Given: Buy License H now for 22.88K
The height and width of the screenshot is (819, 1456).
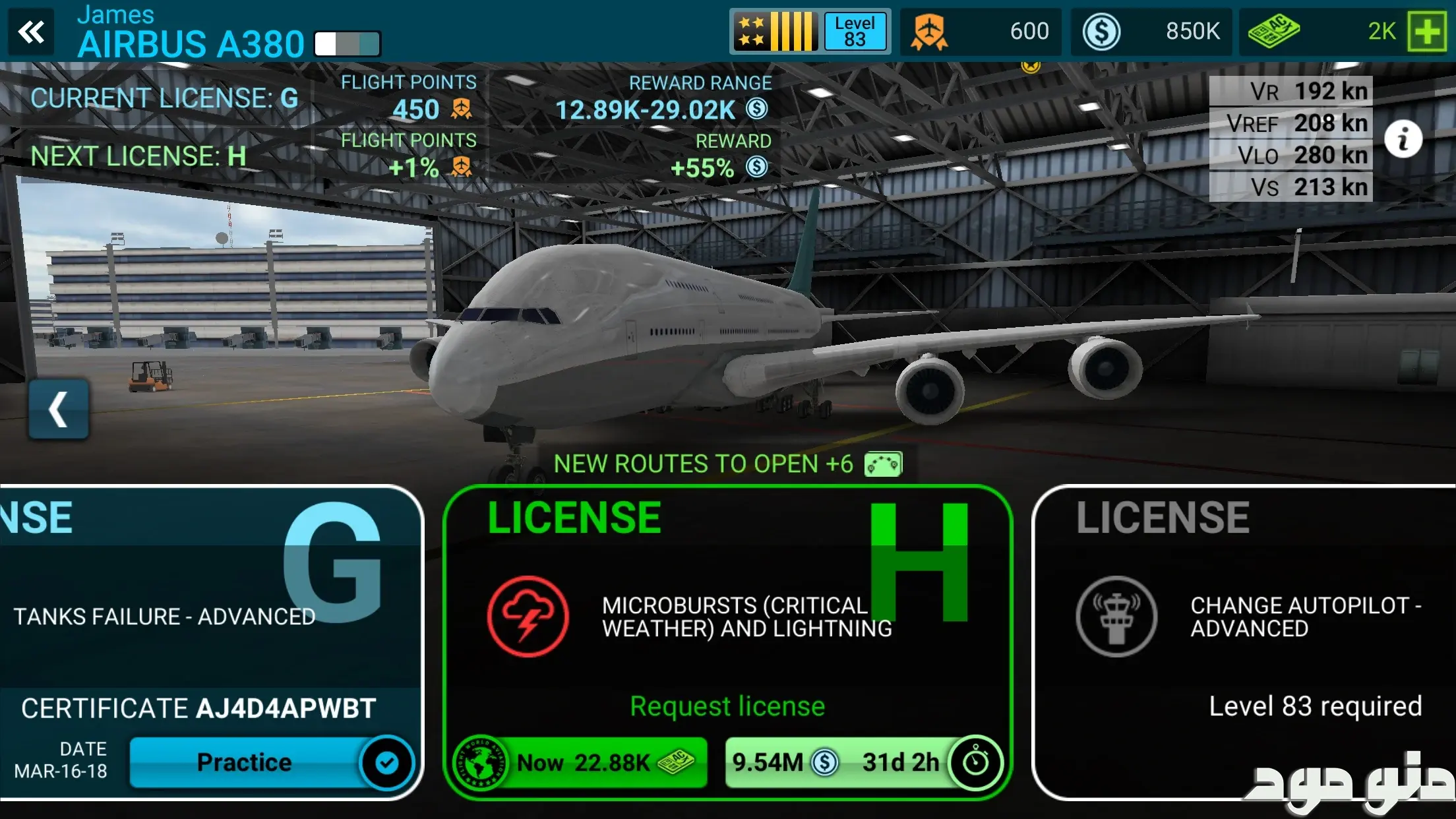Looking at the screenshot, I should pos(582,763).
